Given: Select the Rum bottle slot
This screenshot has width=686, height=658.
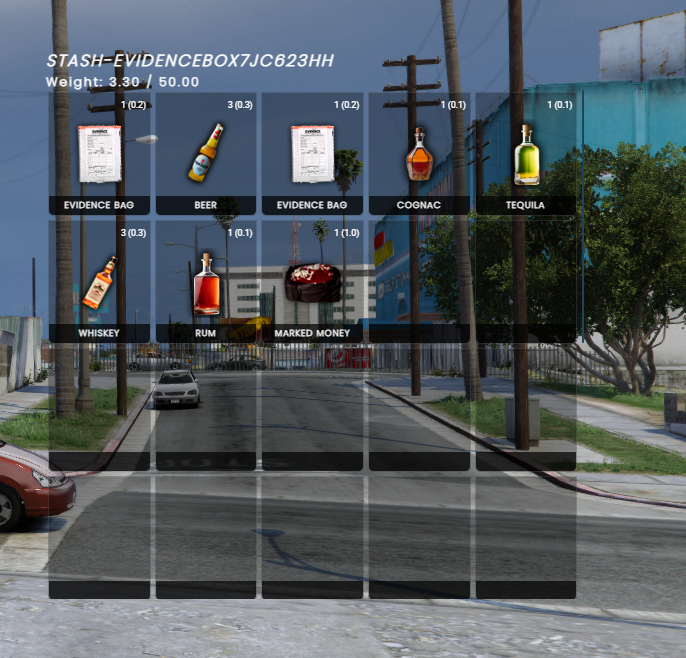Looking at the screenshot, I should point(206,282).
